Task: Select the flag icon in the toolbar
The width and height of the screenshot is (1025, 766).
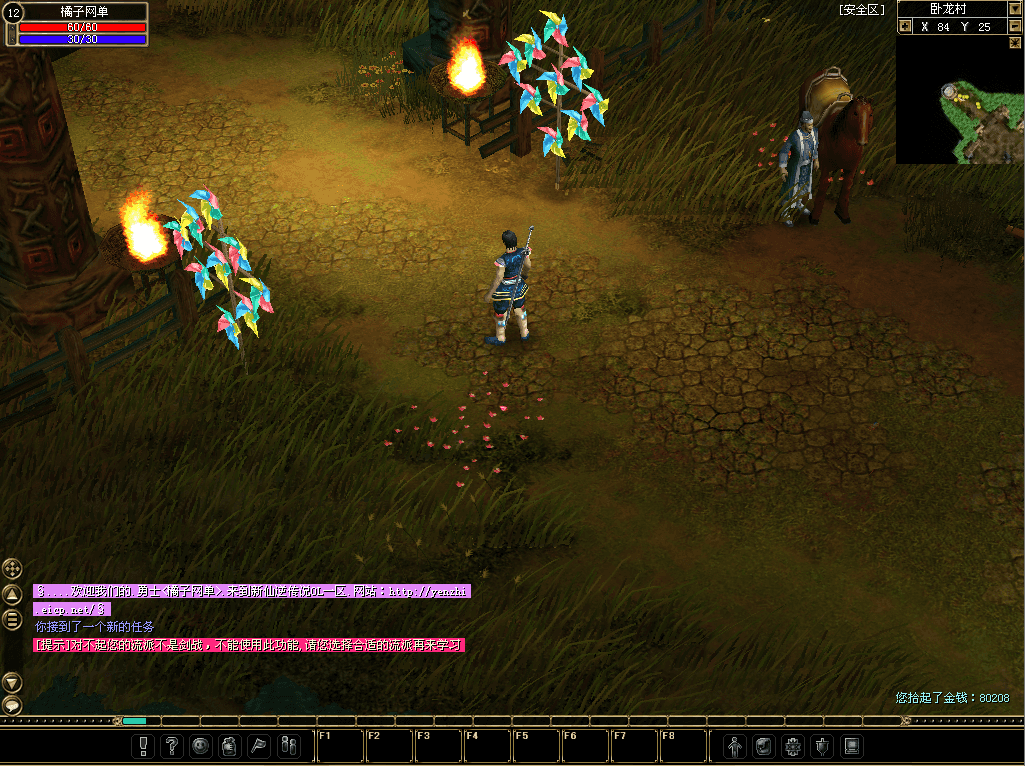Action: pos(258,746)
